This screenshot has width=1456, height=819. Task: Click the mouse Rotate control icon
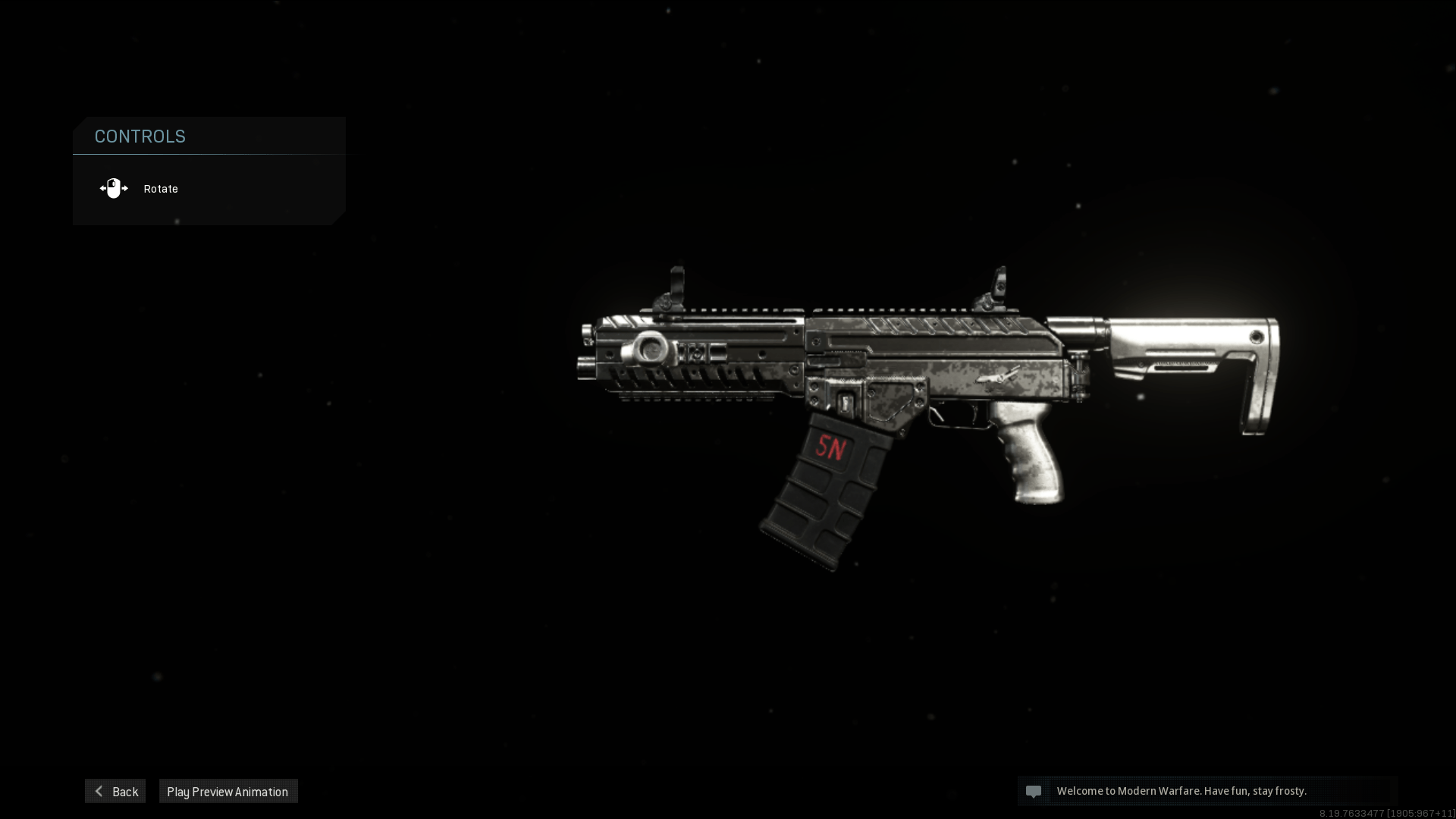click(114, 188)
